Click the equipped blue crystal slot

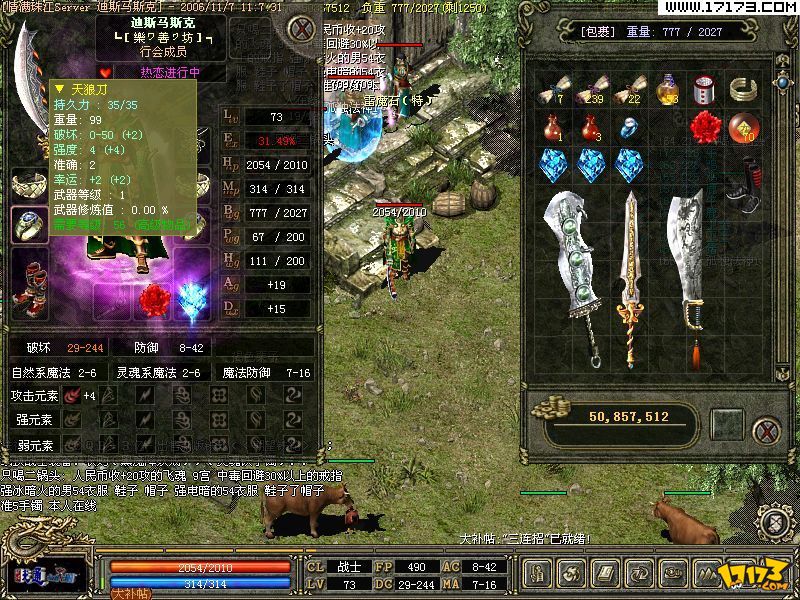pyautogui.click(x=191, y=299)
